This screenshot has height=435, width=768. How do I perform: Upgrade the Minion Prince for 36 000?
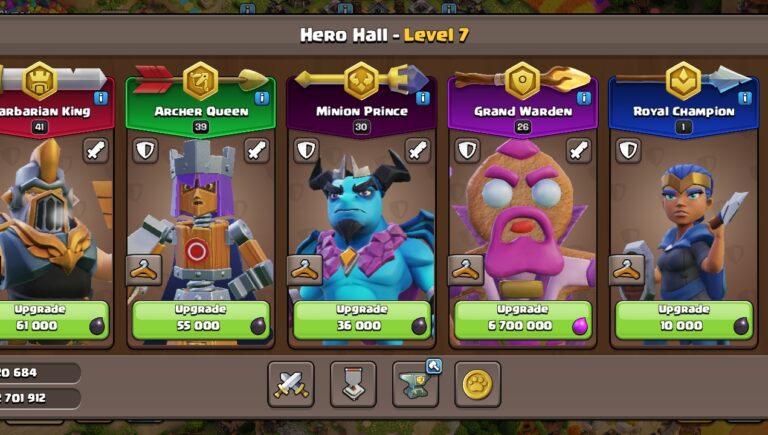363,320
